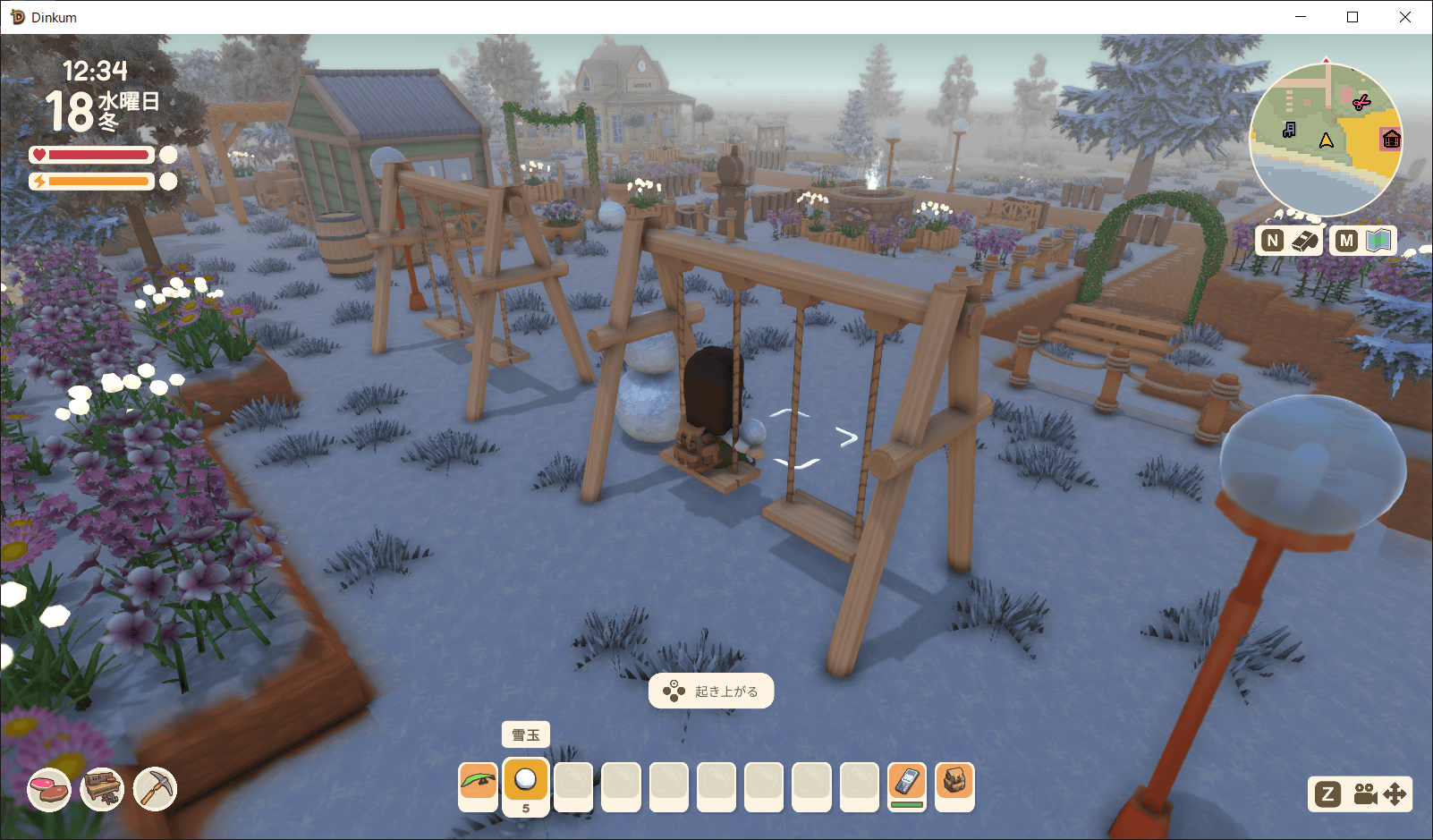Open the circular minimap
1433x840 pixels.
(x=1326, y=140)
